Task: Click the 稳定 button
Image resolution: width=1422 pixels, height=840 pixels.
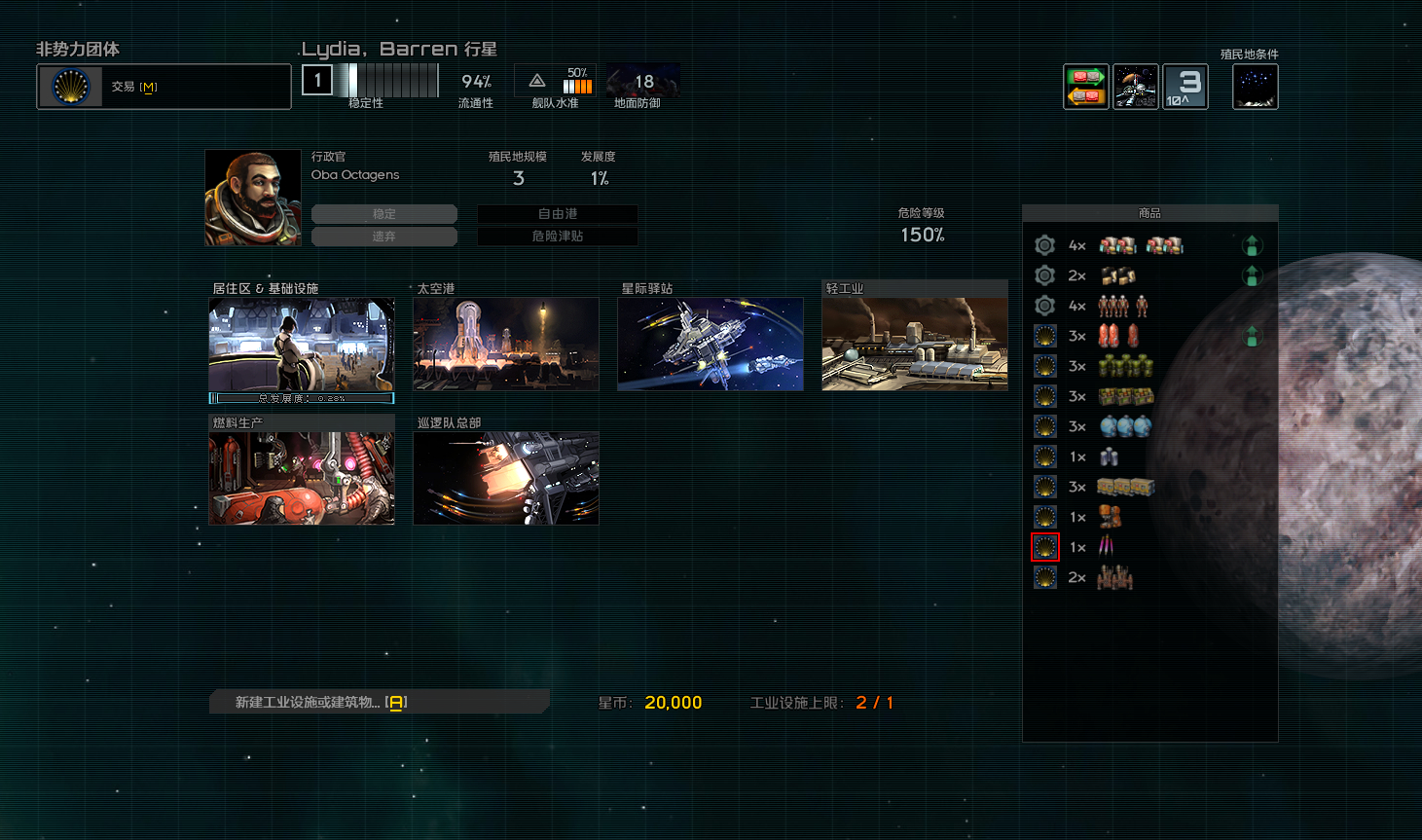Action: 384,214
